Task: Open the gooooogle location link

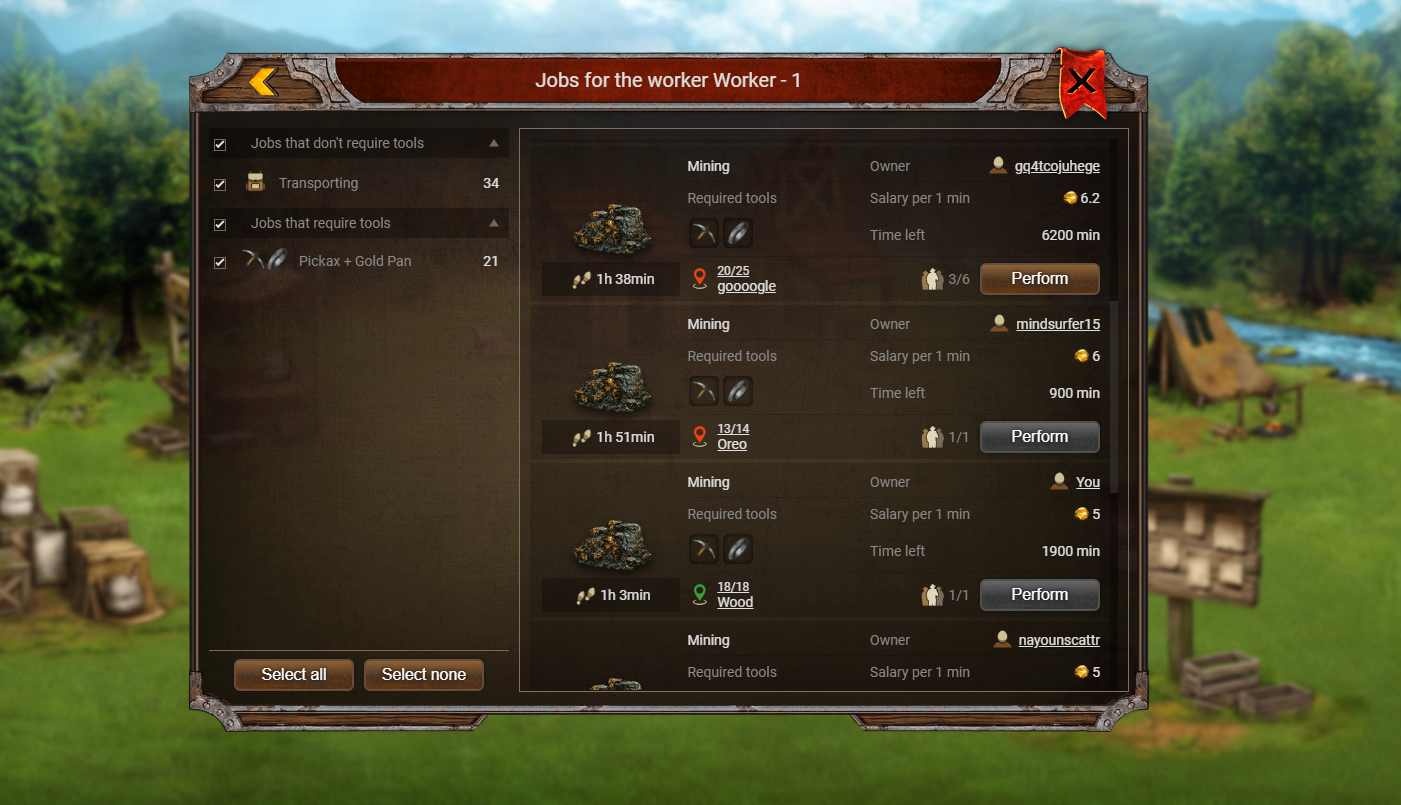Action: click(x=746, y=286)
